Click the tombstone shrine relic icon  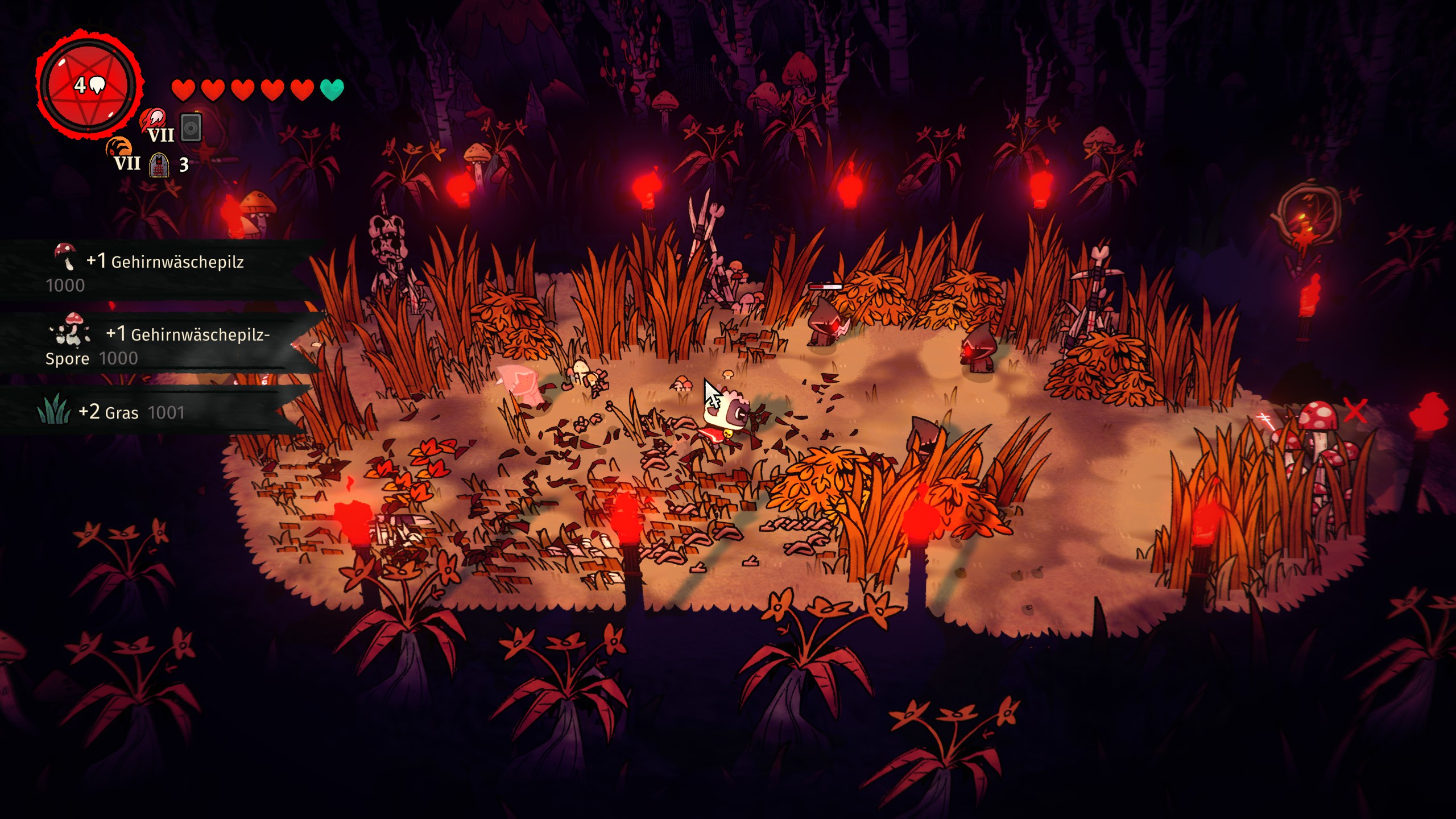pos(159,165)
